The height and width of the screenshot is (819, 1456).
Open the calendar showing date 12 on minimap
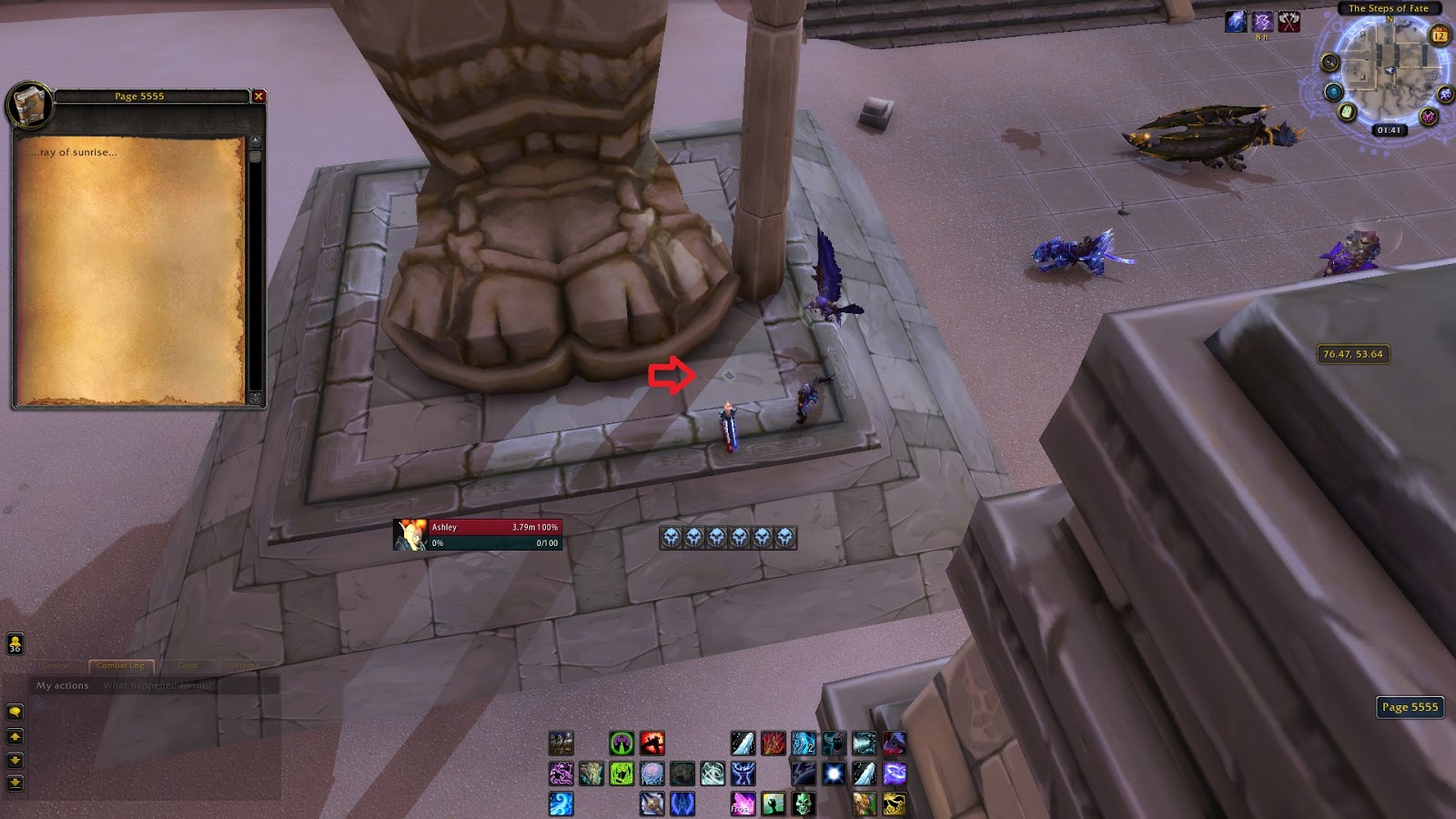tap(1440, 35)
